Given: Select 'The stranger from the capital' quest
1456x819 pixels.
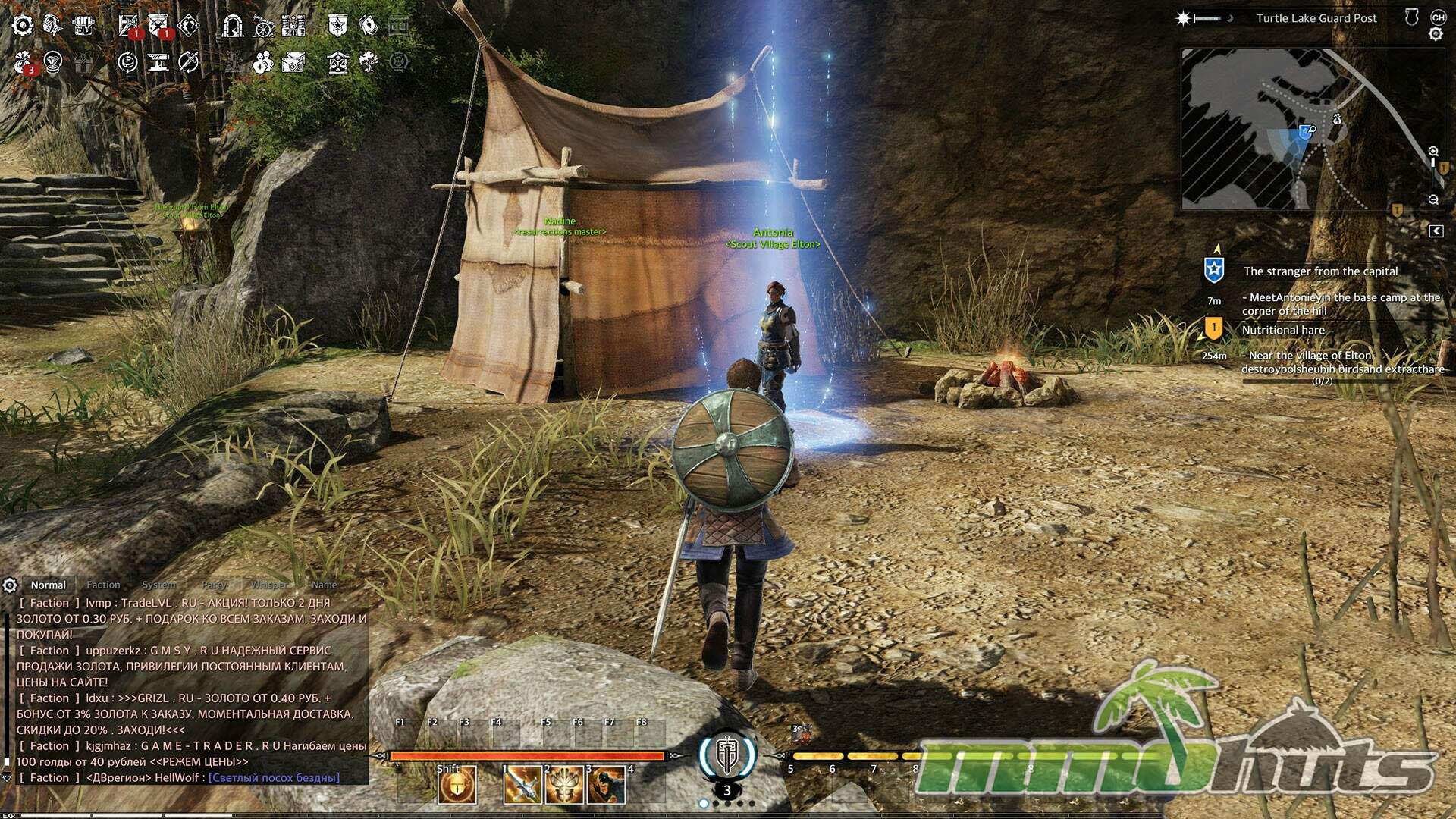Looking at the screenshot, I should (x=1320, y=271).
